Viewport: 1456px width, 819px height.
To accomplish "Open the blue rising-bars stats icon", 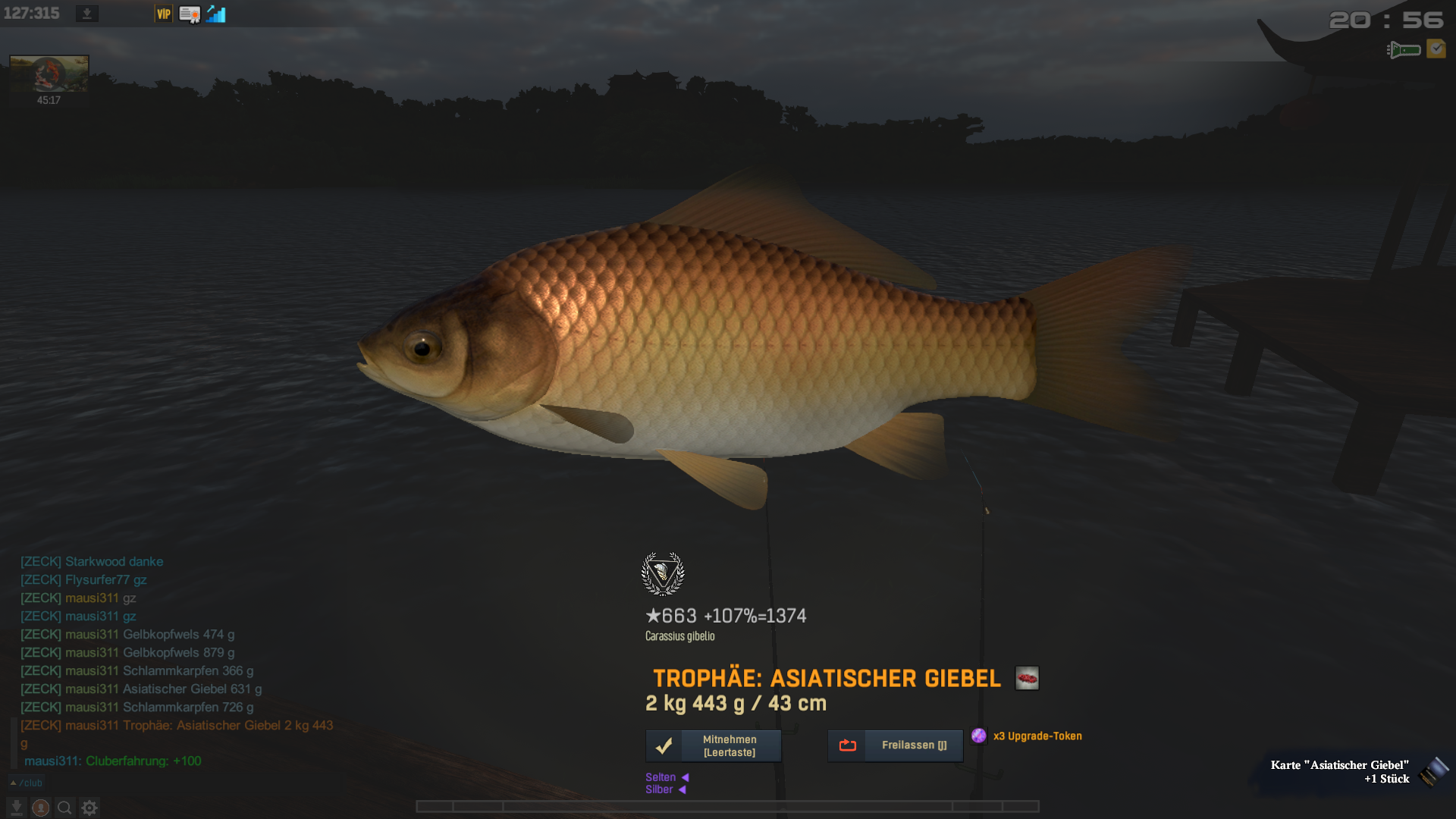I will (x=216, y=14).
